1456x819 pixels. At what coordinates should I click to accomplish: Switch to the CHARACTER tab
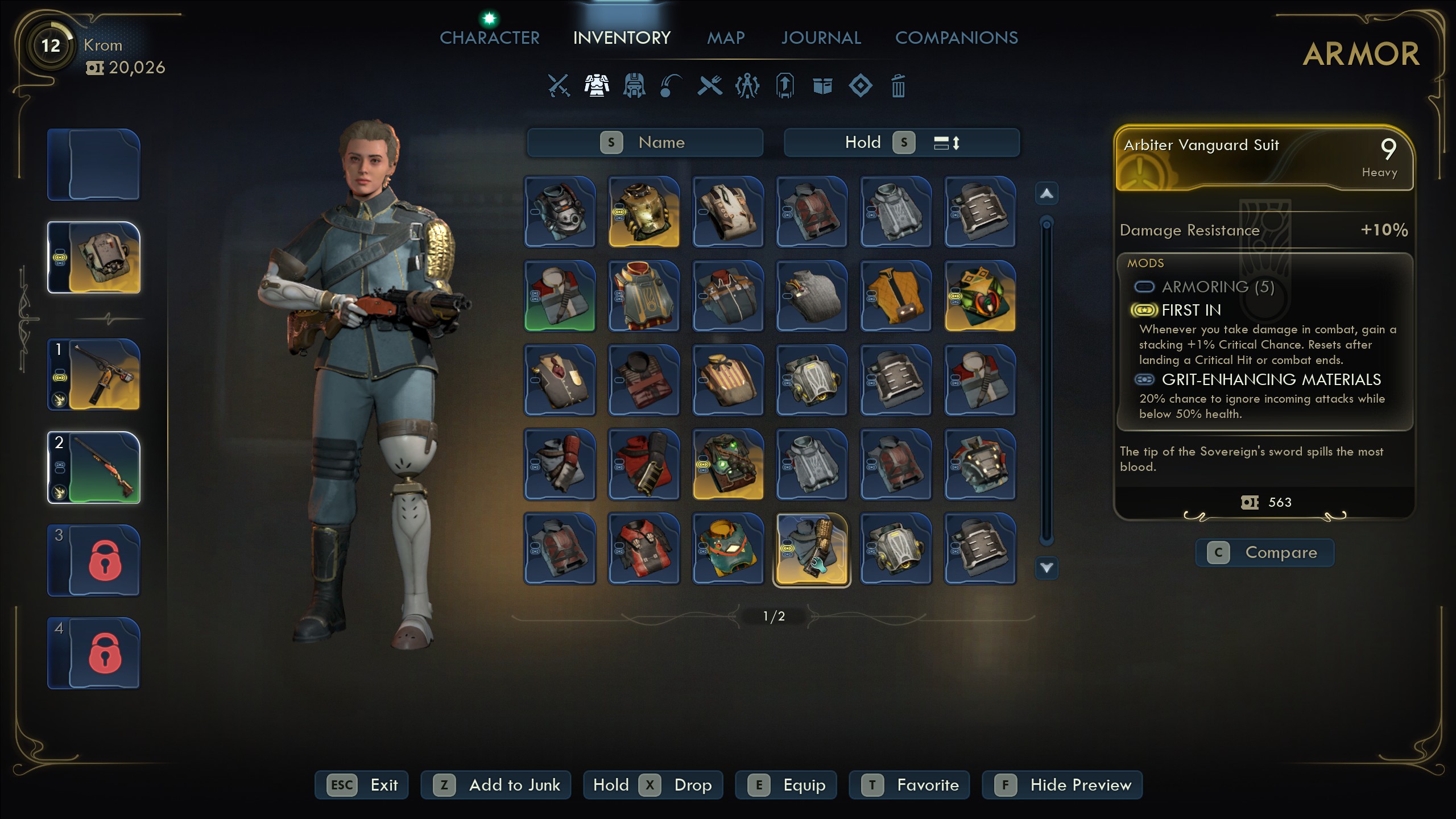[489, 38]
